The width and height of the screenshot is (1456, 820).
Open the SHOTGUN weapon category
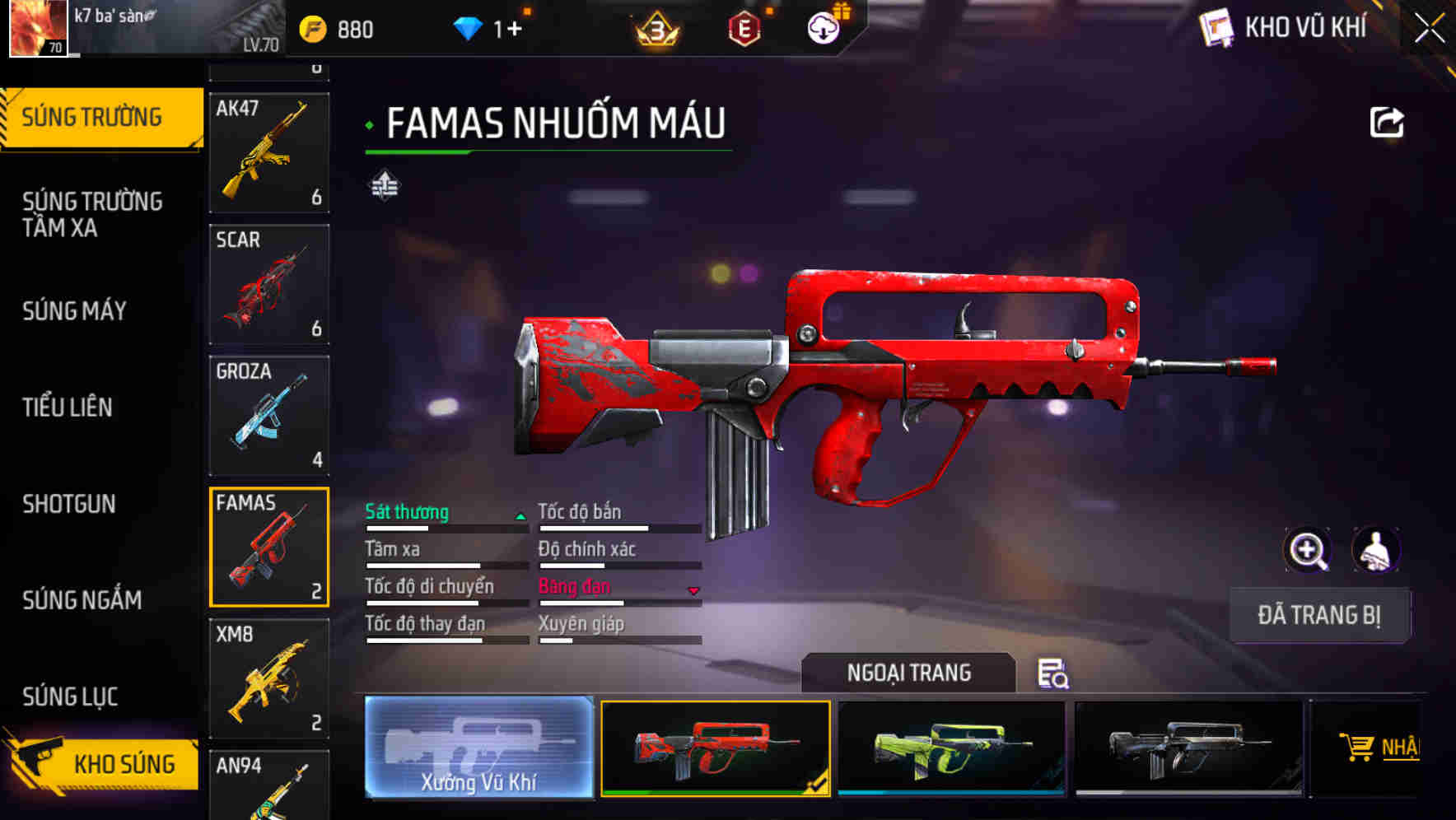tap(69, 504)
